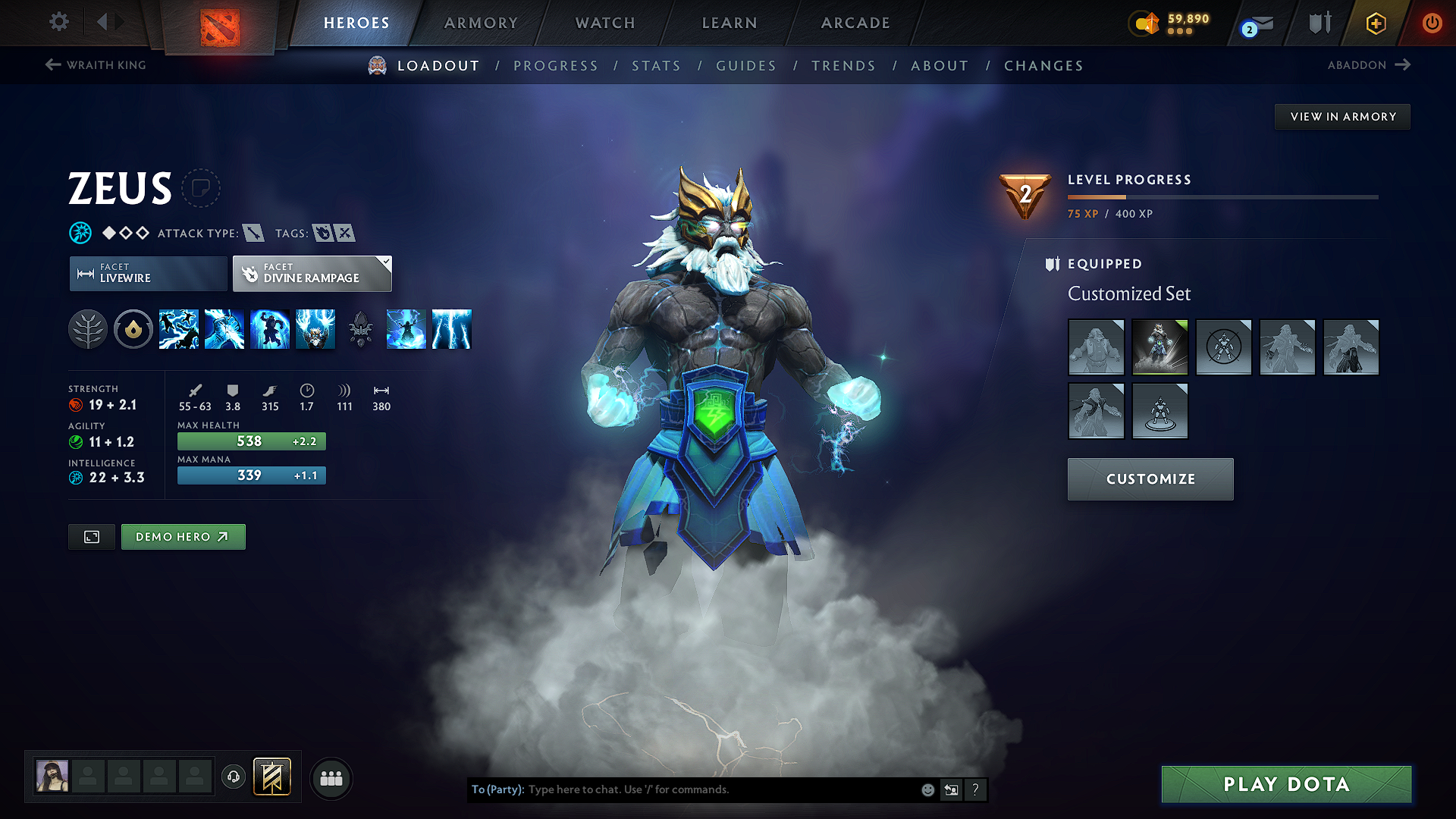Image resolution: width=1456 pixels, height=819 pixels.
Task: Select the Arc Lightning ability icon
Action: pos(179,329)
